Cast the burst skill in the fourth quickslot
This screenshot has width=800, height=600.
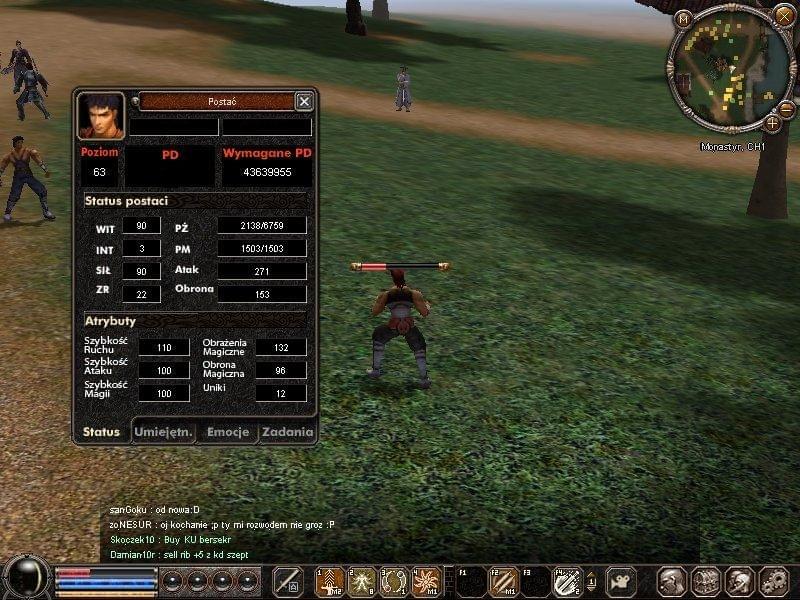pyautogui.click(x=426, y=581)
